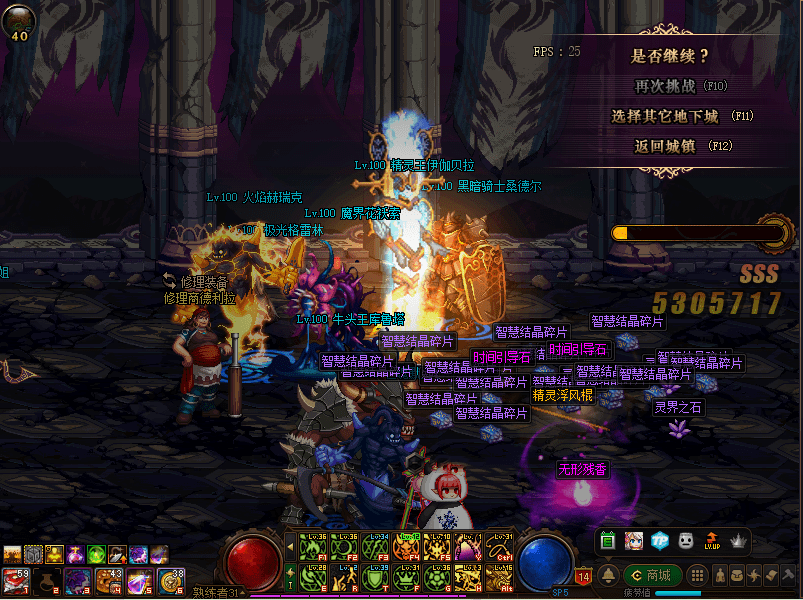The height and width of the screenshot is (600, 803).
Task: Click the pink-haired character portrait icon
Action: (x=633, y=541)
